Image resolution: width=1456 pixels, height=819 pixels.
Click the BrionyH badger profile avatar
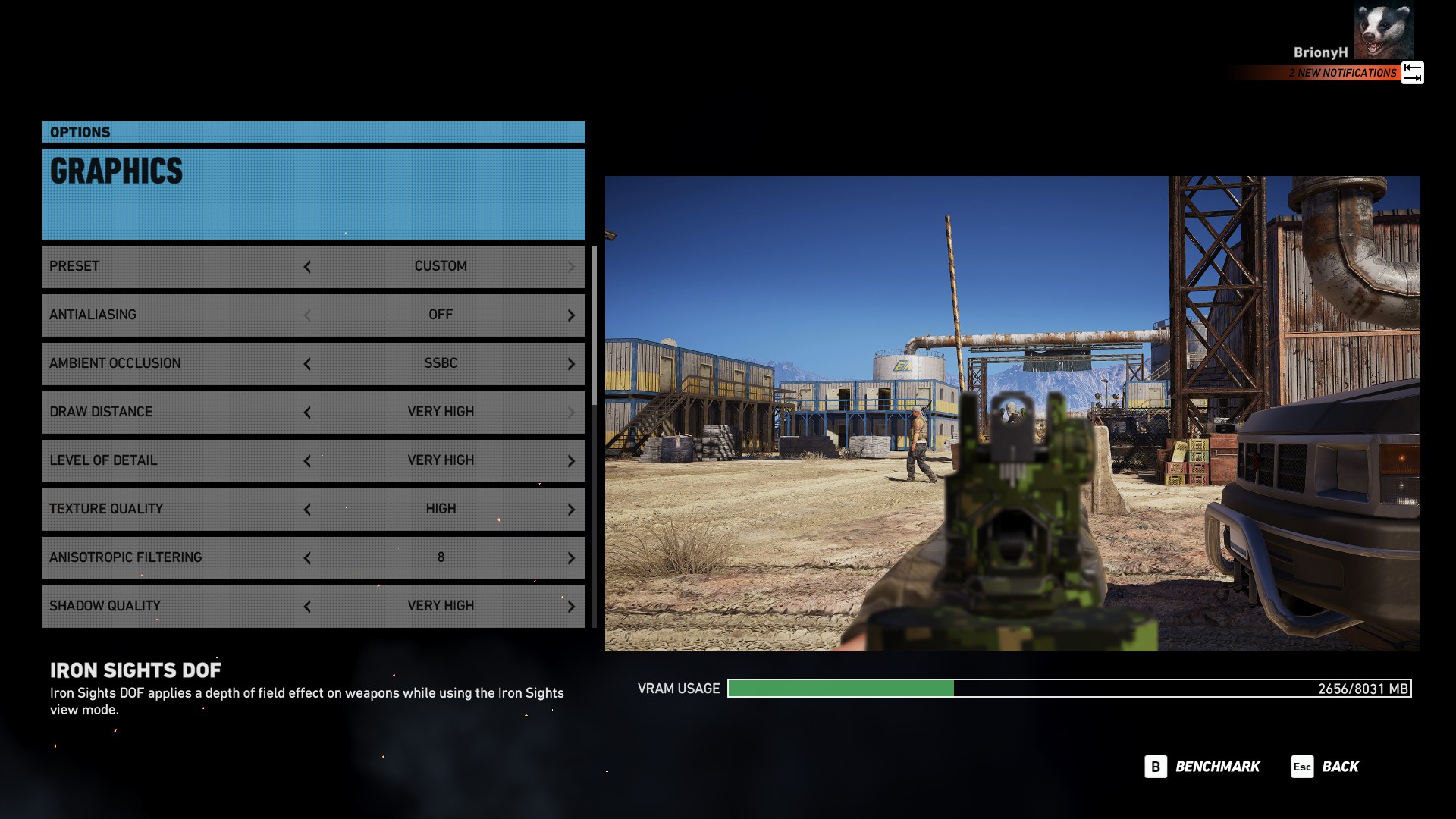pyautogui.click(x=1383, y=31)
